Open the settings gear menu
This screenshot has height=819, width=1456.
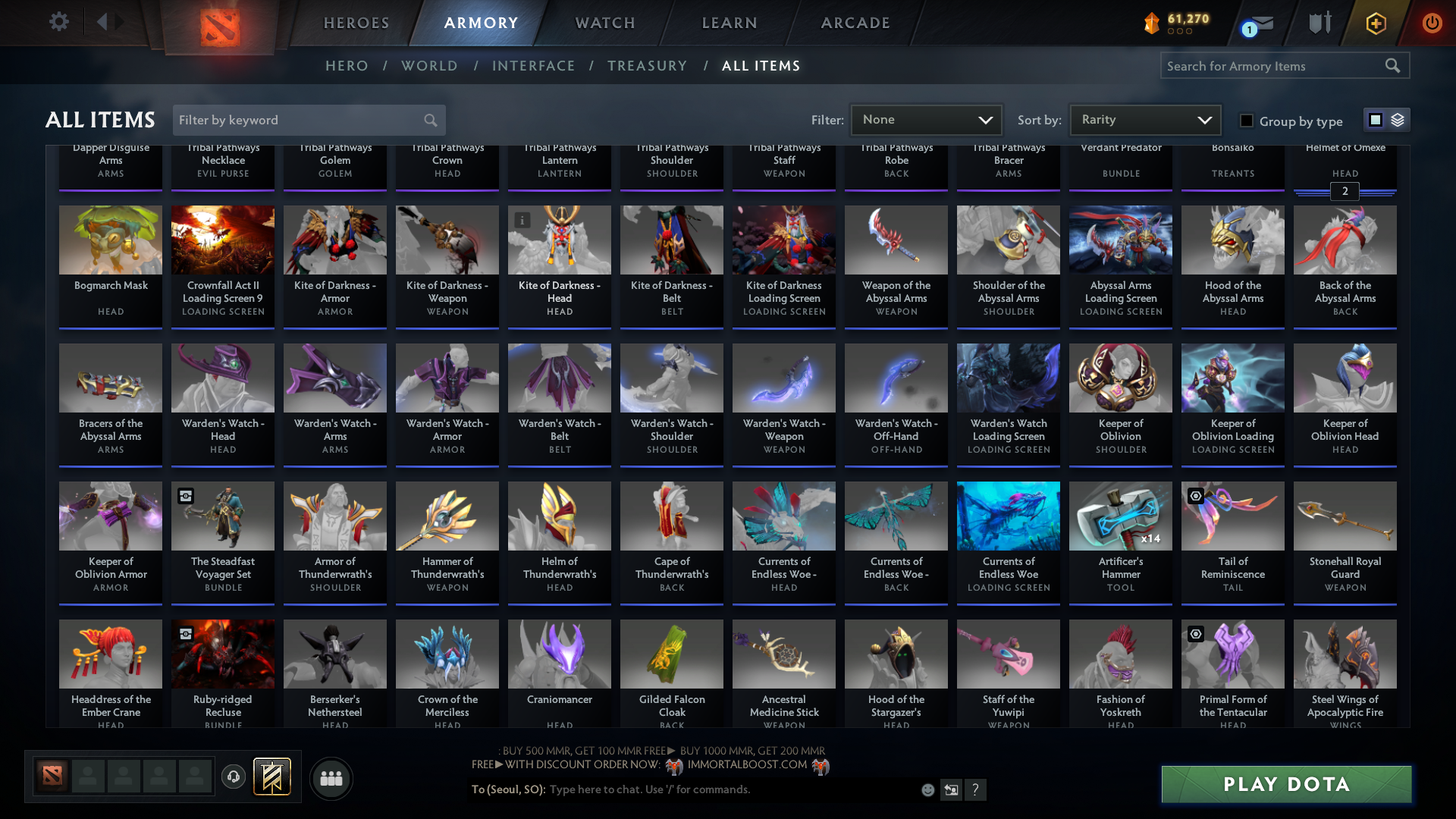[x=58, y=22]
